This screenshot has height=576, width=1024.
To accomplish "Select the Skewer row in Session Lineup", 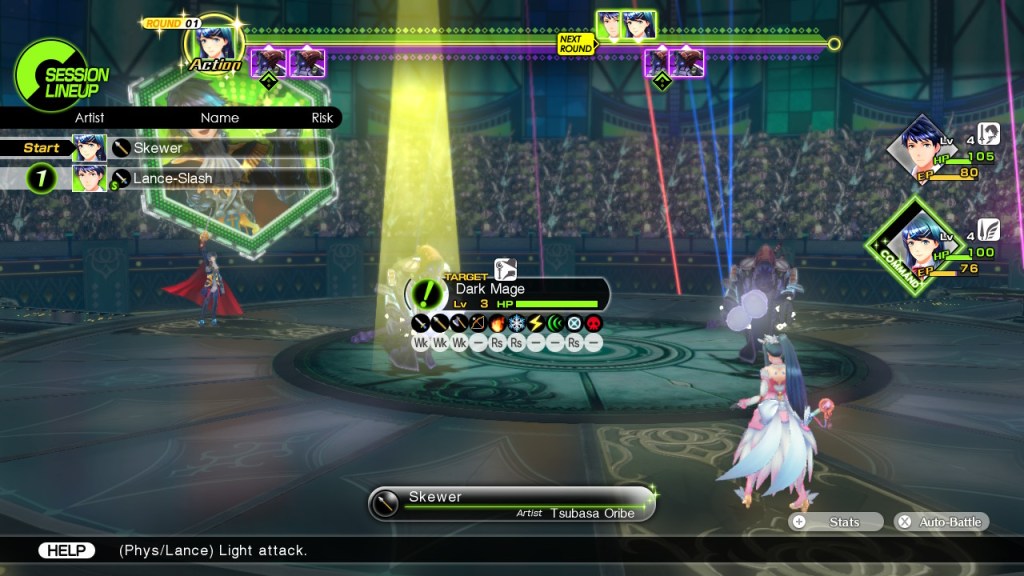I will [220, 148].
